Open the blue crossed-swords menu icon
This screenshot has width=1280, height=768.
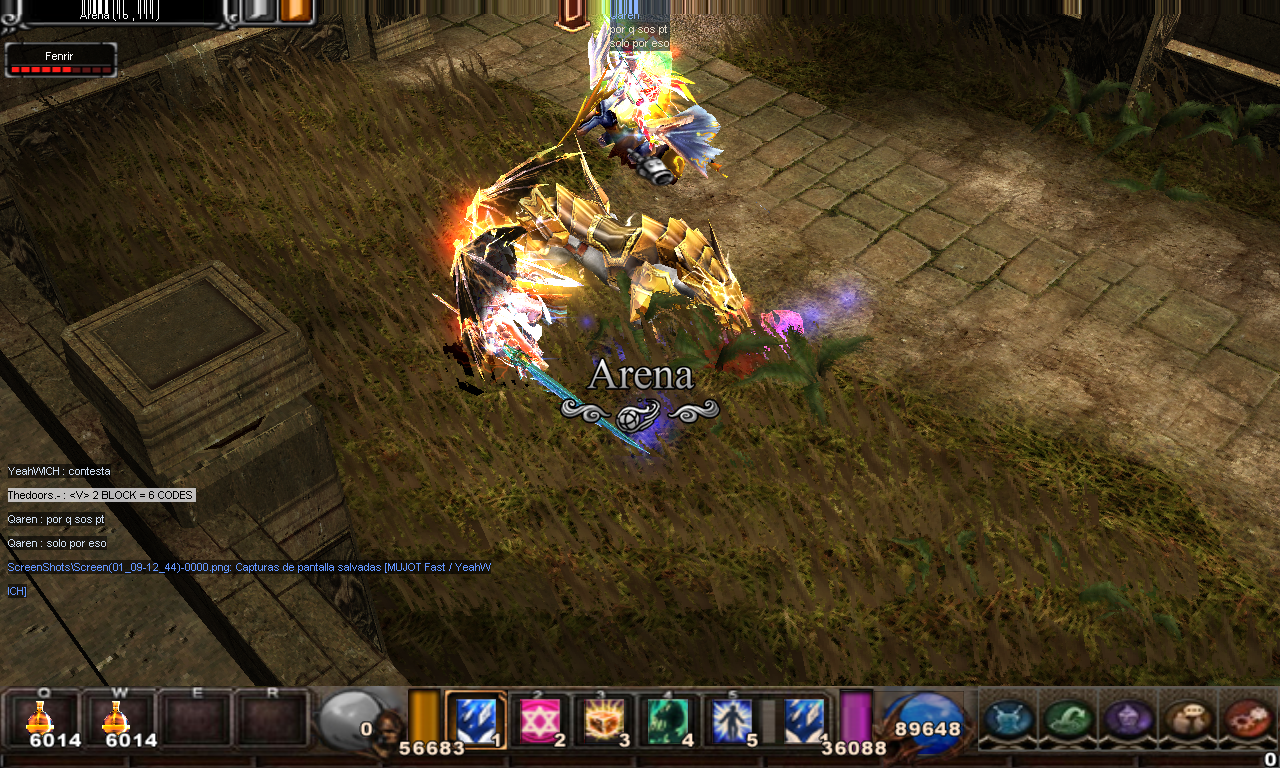pos(1008,719)
